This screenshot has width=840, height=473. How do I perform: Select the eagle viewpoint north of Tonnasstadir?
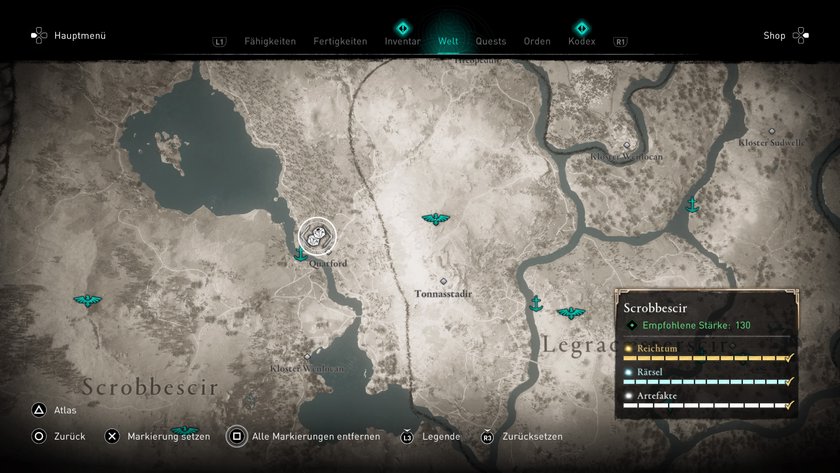(436, 219)
